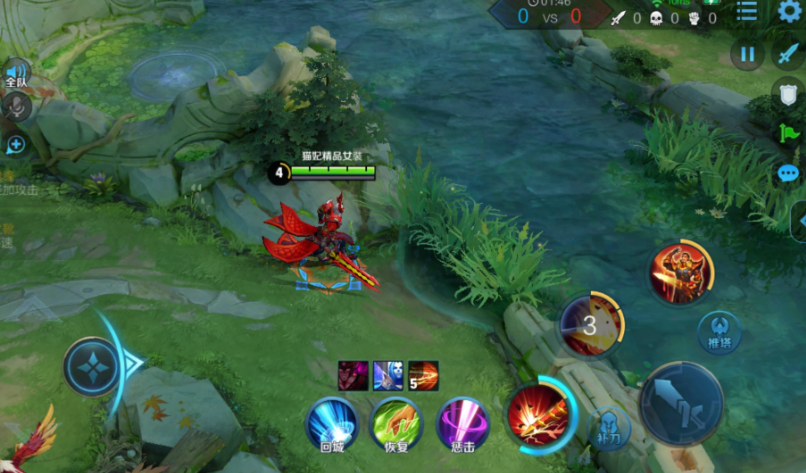Toggle the 全队 team voice speaker

click(x=17, y=74)
